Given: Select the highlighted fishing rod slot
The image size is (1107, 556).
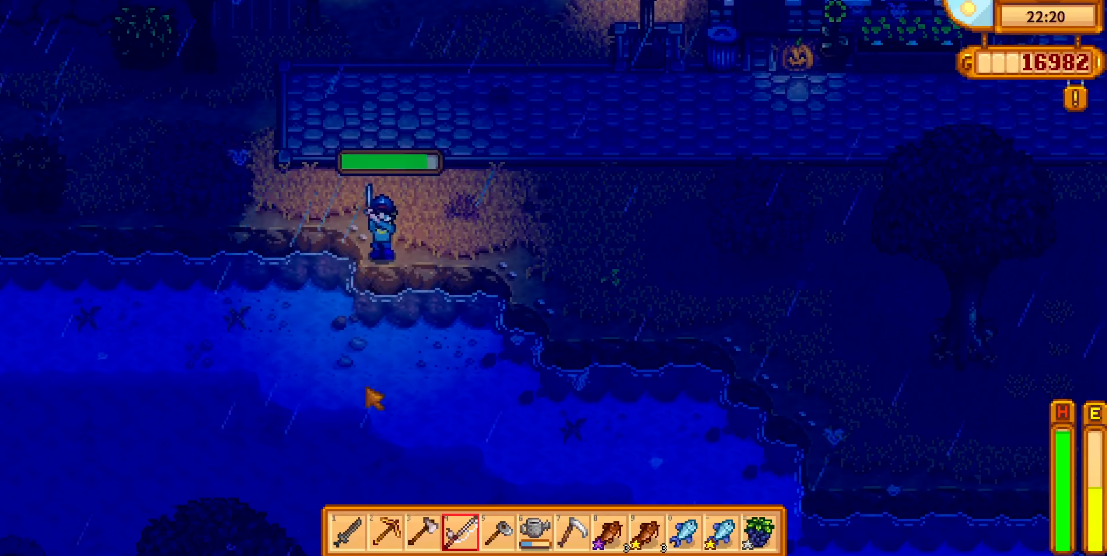Looking at the screenshot, I should coord(460,529).
